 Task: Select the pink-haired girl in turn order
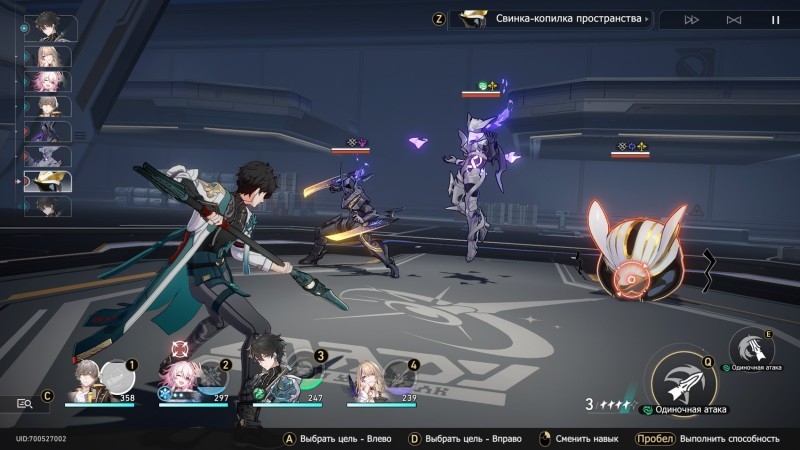(48, 81)
